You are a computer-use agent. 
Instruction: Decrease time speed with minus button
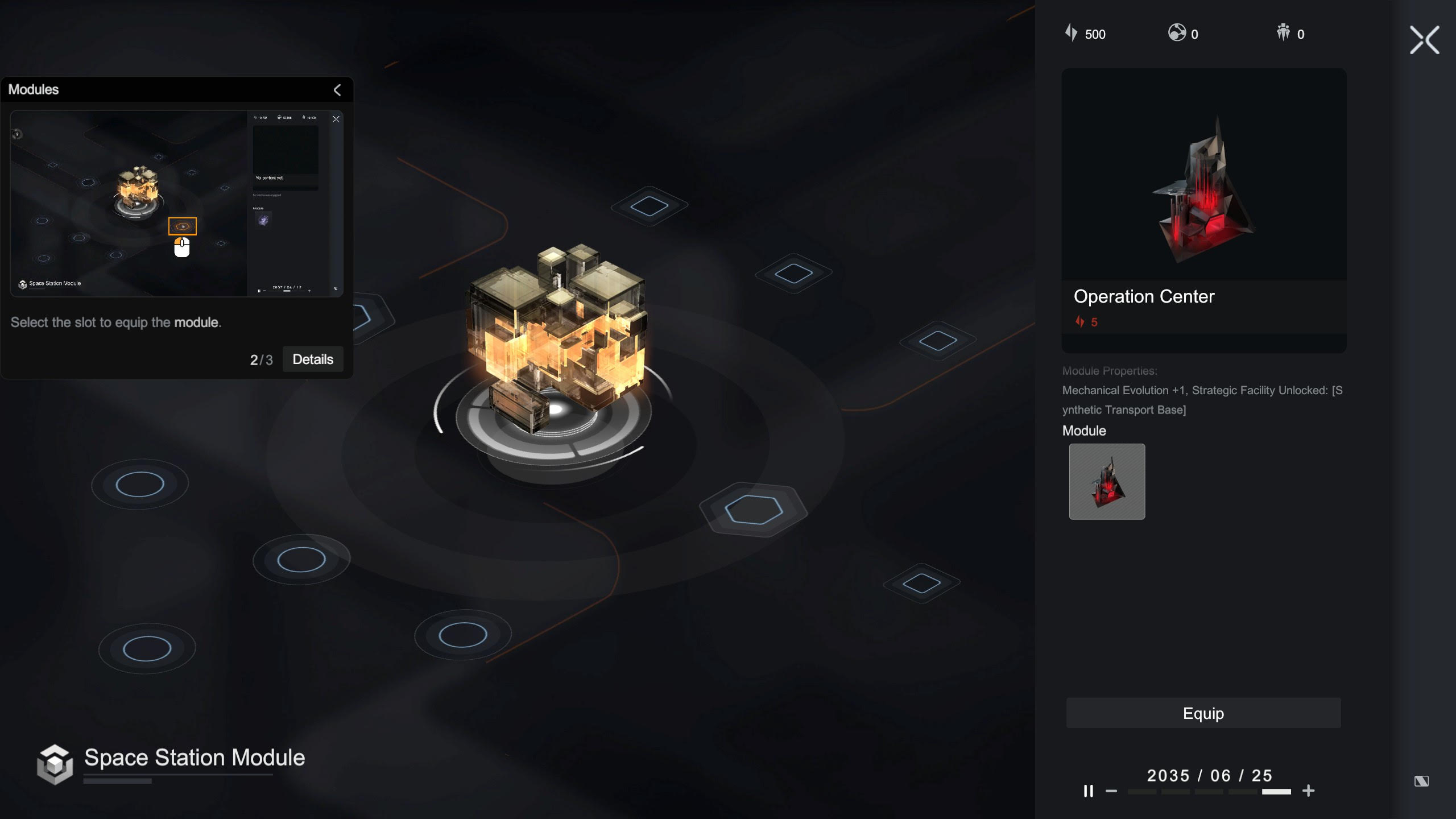click(x=1111, y=791)
